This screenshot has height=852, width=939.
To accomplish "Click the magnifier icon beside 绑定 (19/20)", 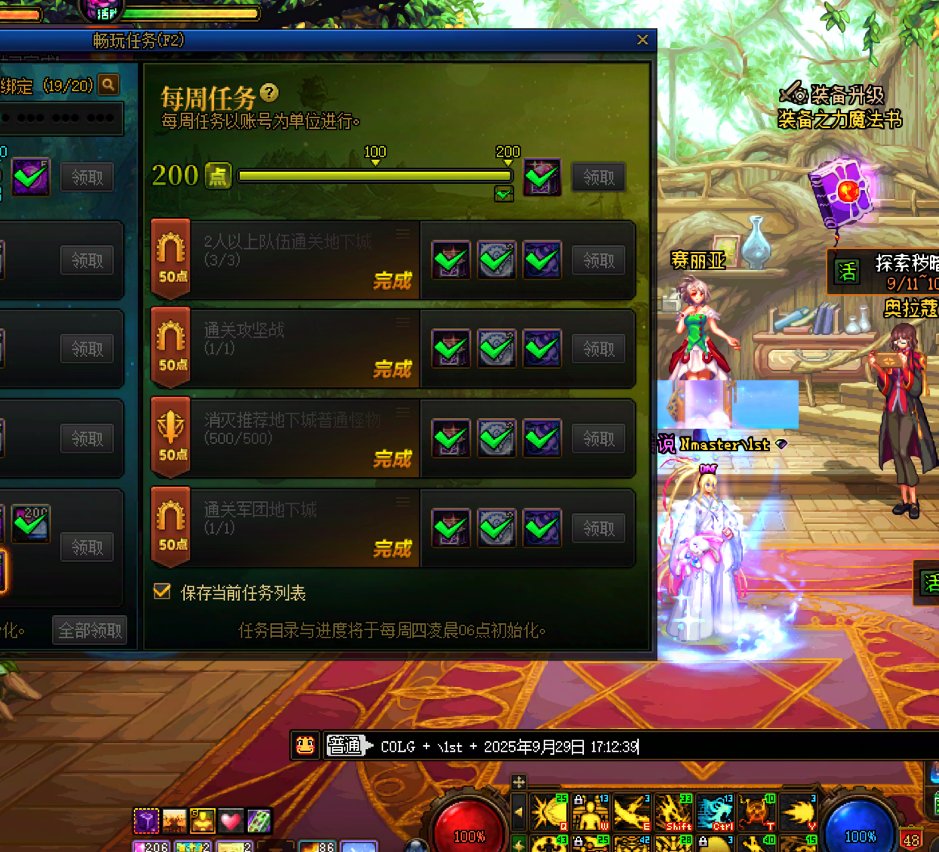I will point(108,85).
